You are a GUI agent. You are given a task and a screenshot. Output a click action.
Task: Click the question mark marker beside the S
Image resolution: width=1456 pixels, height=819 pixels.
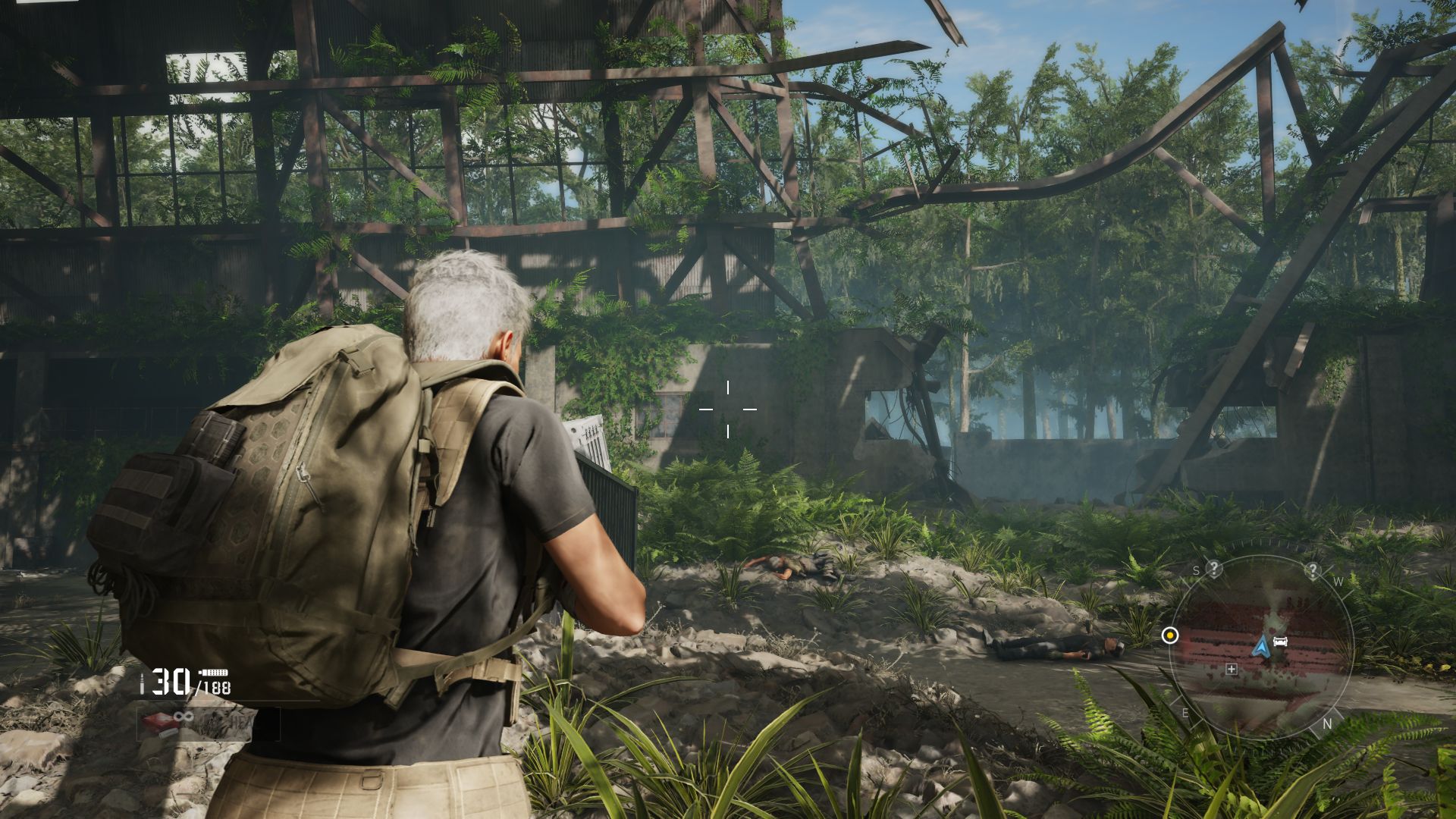click(1214, 568)
